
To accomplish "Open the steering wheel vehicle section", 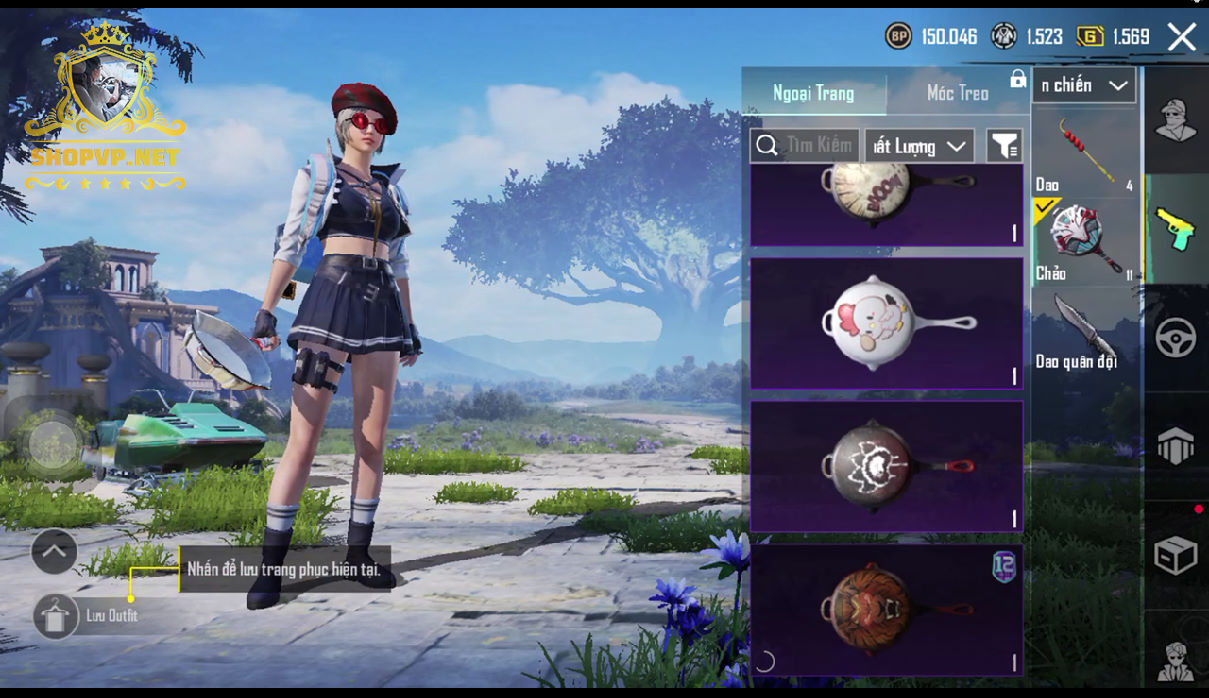I will tap(1175, 339).
